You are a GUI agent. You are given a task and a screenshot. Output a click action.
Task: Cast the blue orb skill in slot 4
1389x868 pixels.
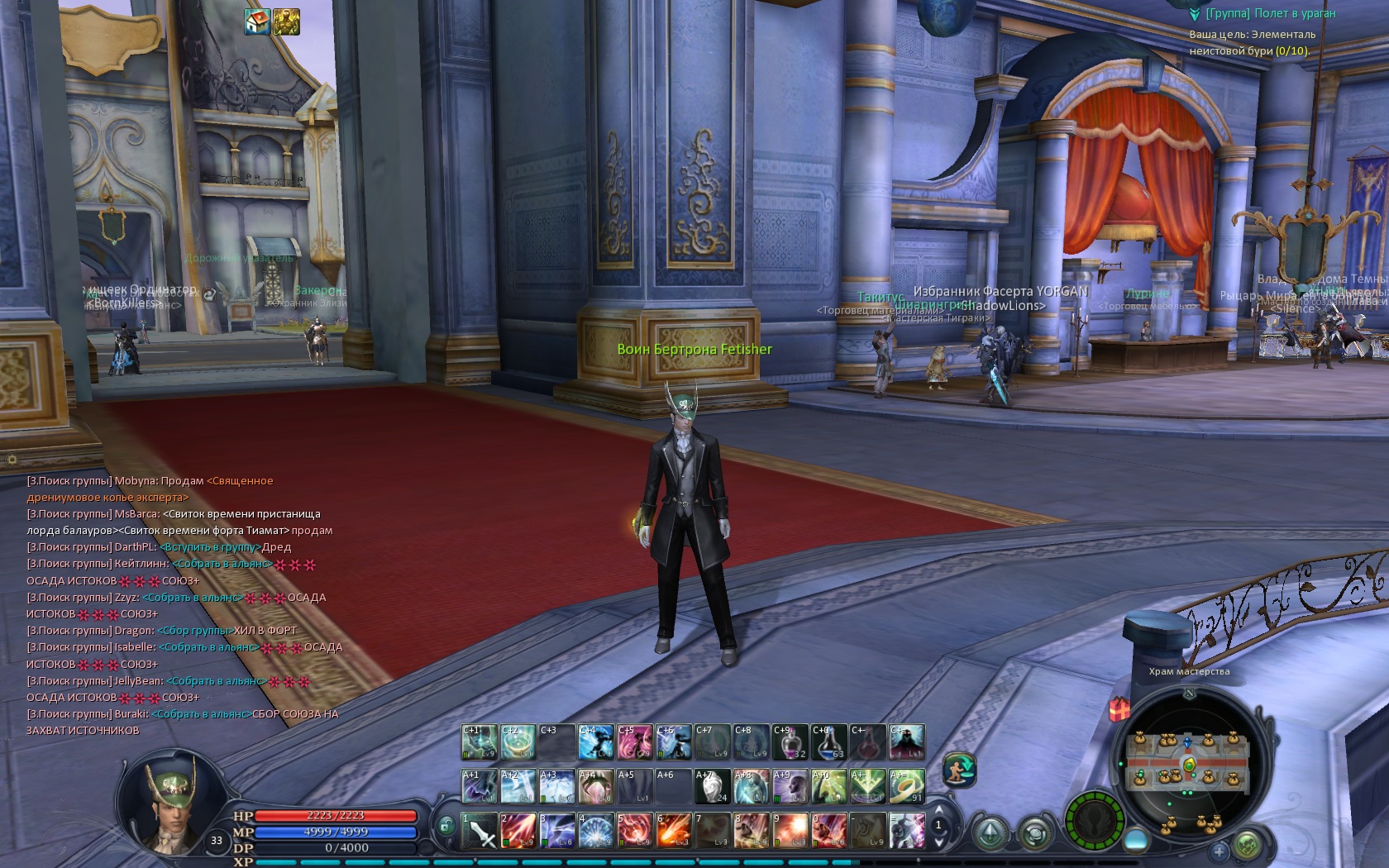coord(596,830)
